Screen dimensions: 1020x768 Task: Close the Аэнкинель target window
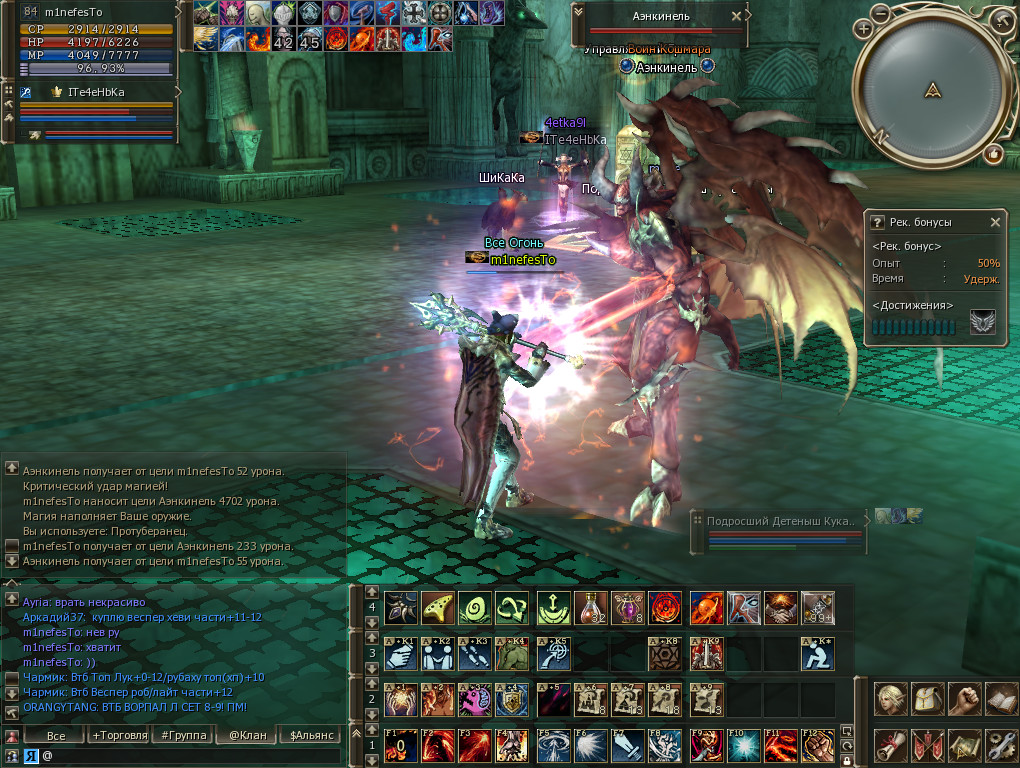[737, 16]
